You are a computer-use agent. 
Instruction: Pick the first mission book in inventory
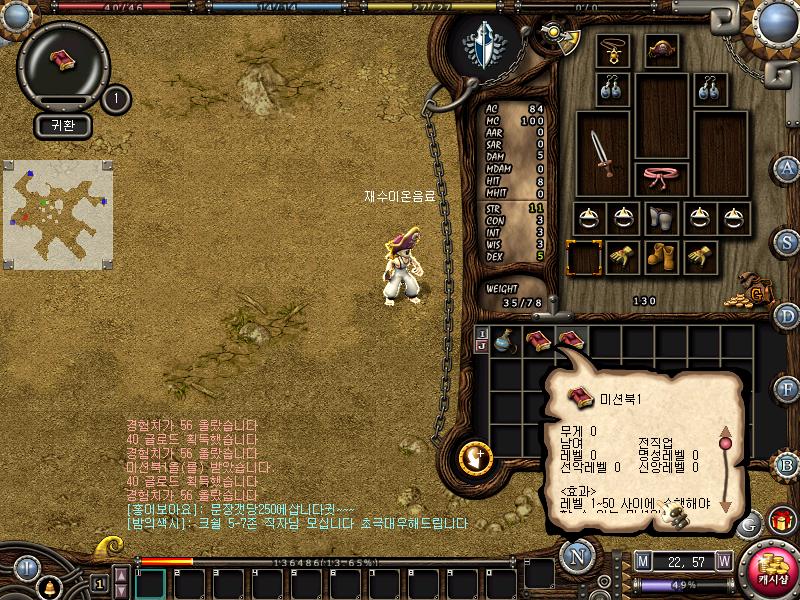click(x=538, y=341)
